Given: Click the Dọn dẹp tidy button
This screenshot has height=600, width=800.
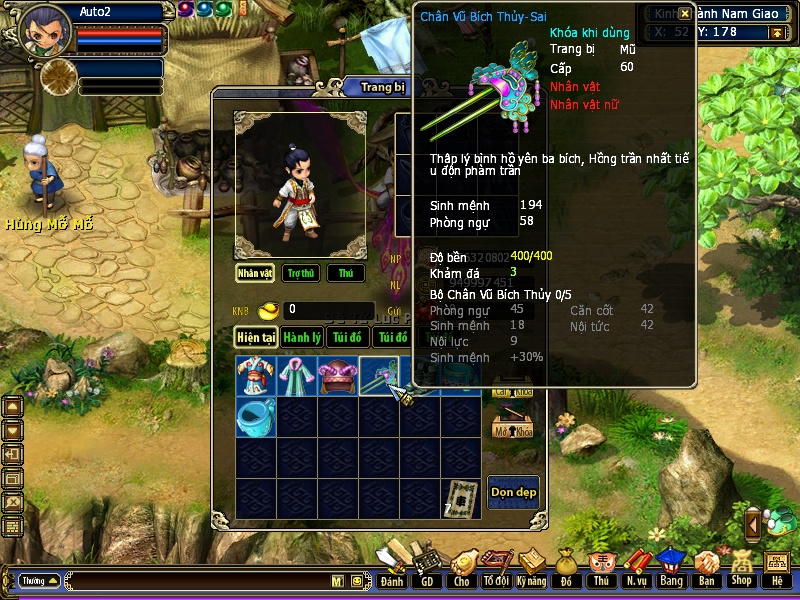Looking at the screenshot, I should point(512,492).
